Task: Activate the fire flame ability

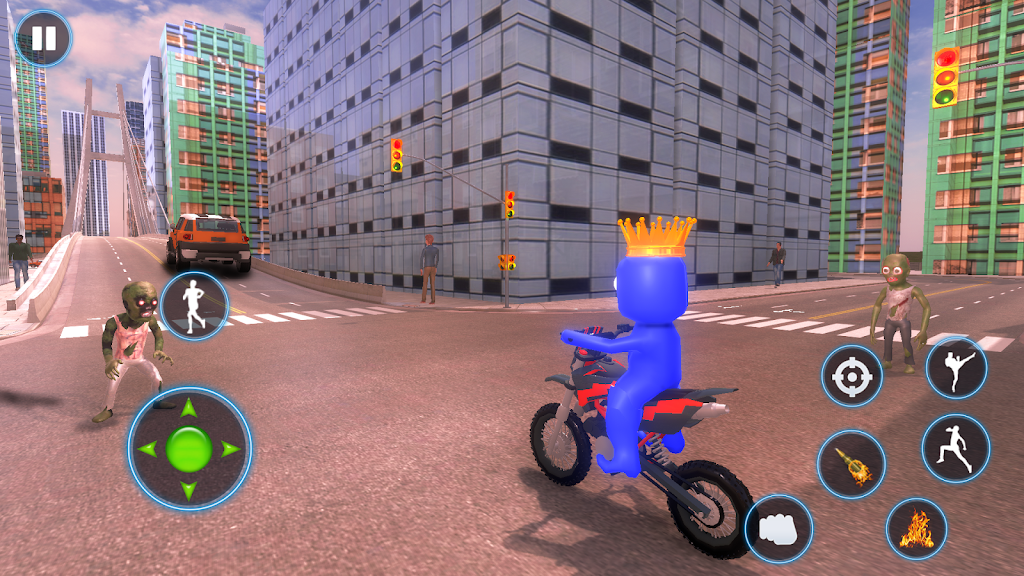Action: tap(916, 528)
